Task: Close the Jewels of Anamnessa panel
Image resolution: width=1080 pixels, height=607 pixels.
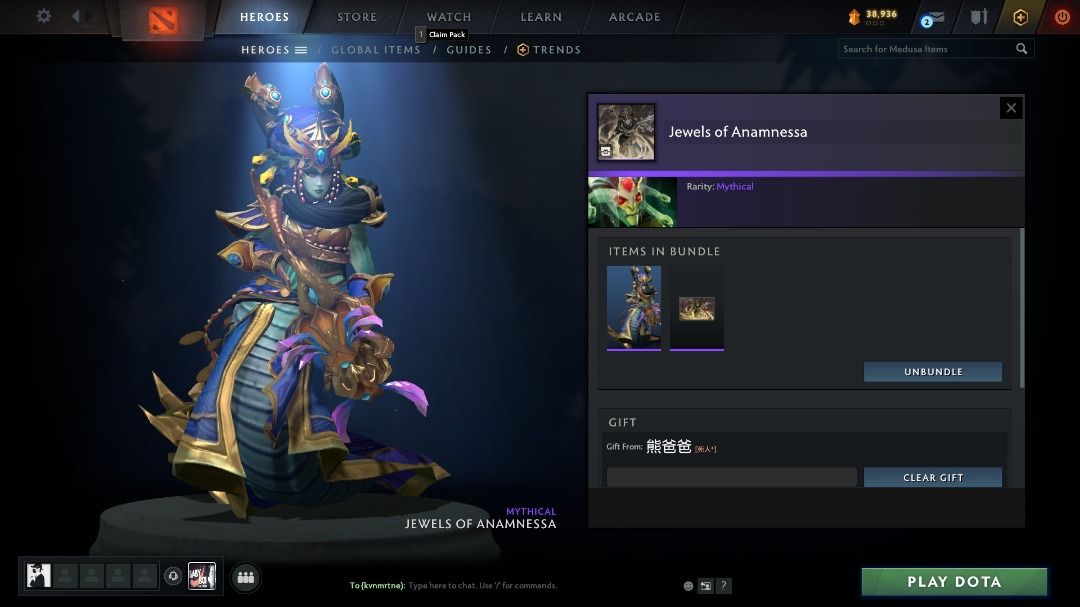Action: [x=1011, y=108]
